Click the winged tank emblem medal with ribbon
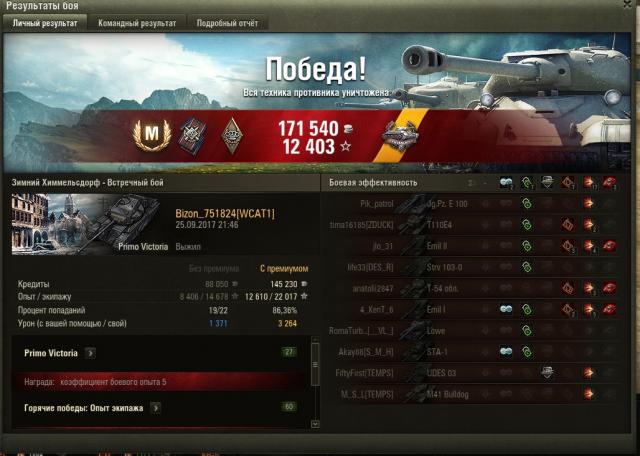The height and width of the screenshot is (456, 640). coord(402,134)
